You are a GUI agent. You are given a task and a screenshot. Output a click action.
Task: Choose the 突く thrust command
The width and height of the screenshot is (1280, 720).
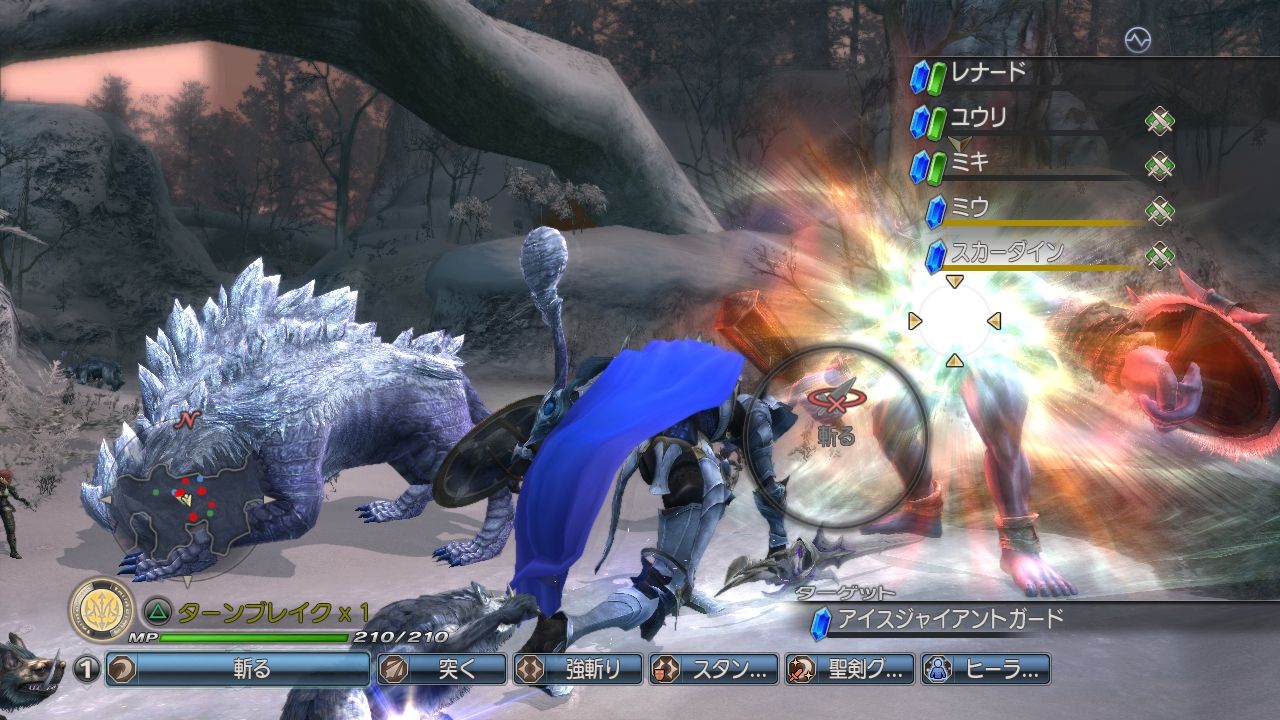[x=441, y=669]
